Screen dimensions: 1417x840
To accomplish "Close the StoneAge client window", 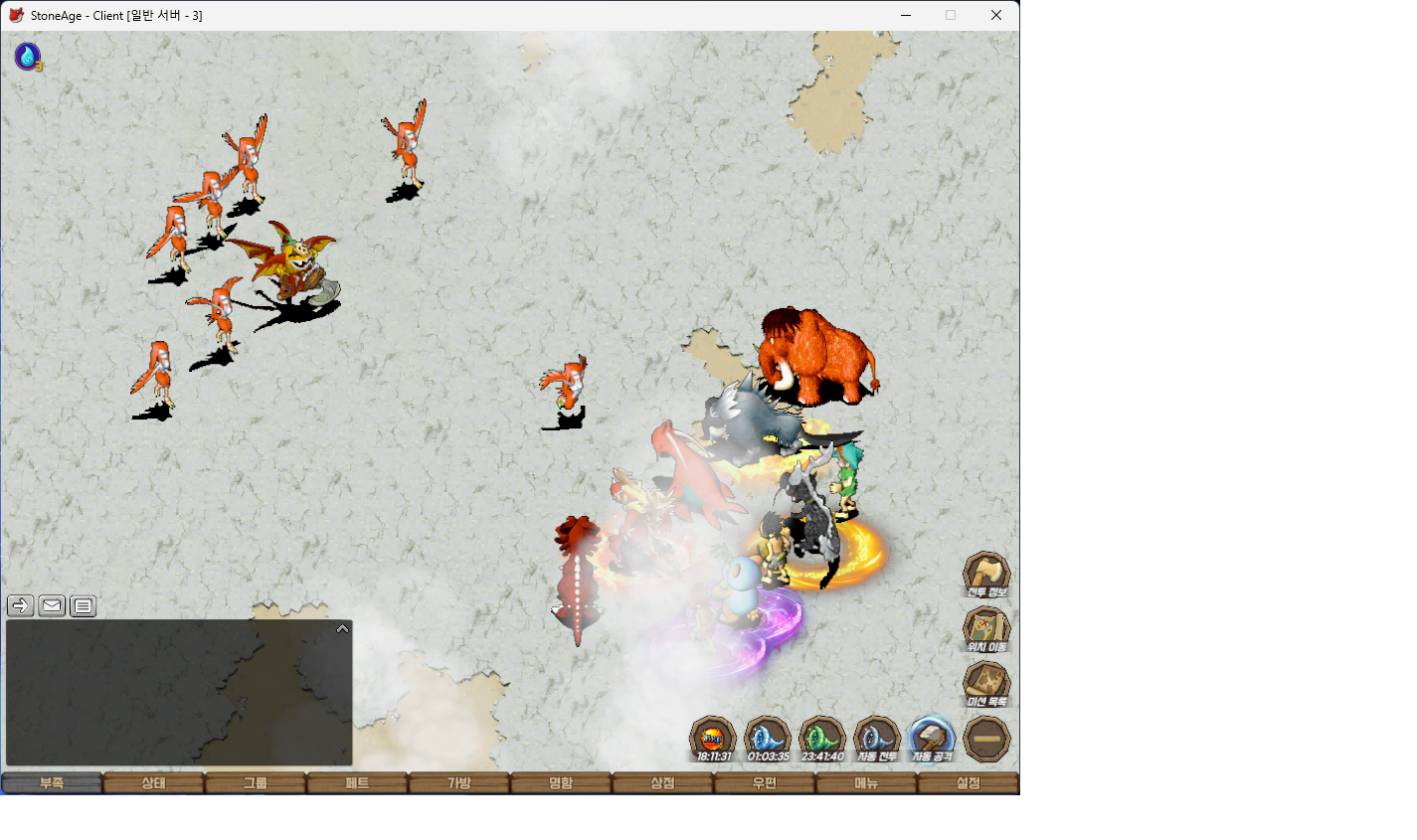I will (x=995, y=15).
